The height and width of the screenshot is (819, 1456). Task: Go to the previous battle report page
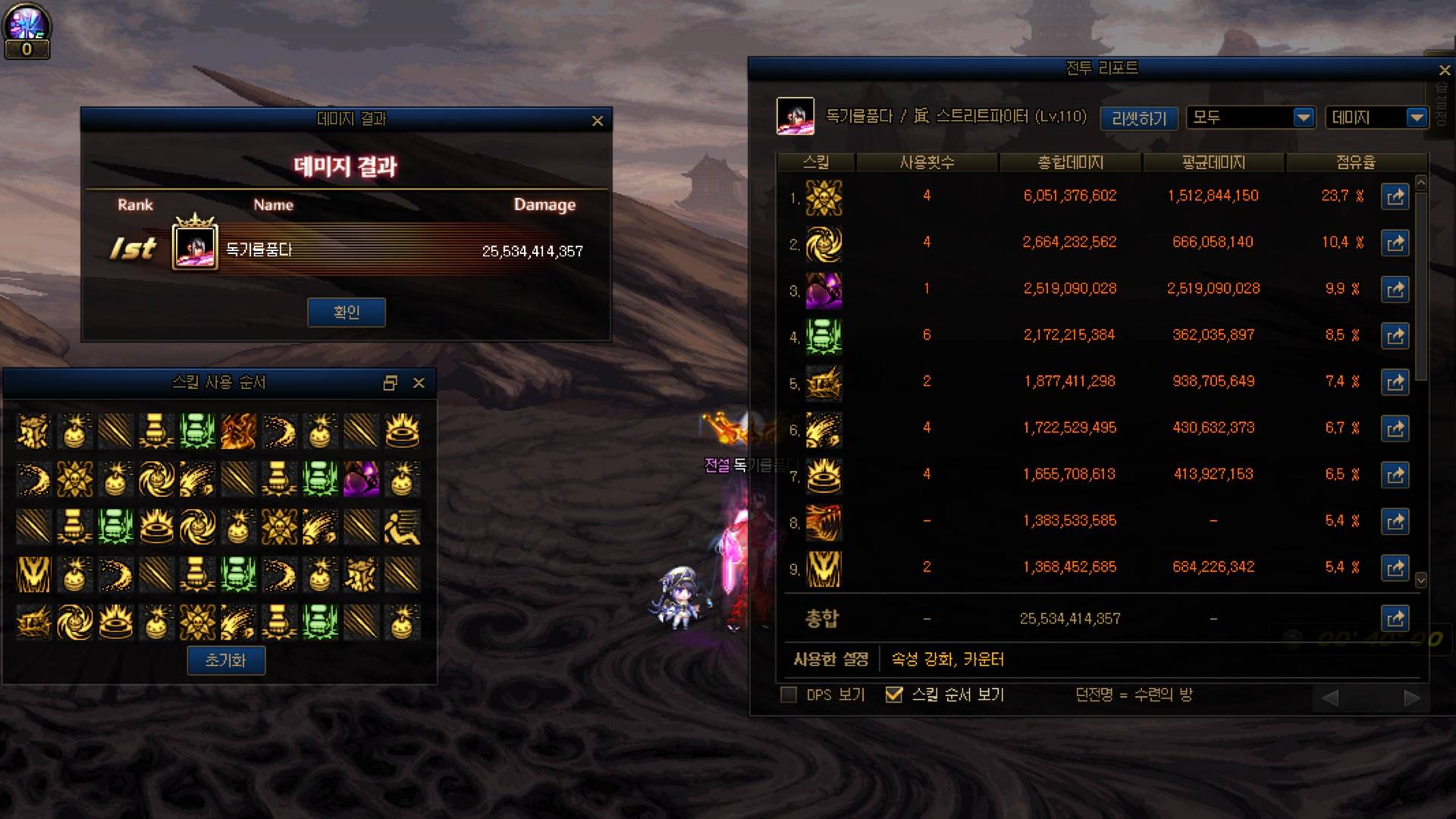[x=1330, y=698]
